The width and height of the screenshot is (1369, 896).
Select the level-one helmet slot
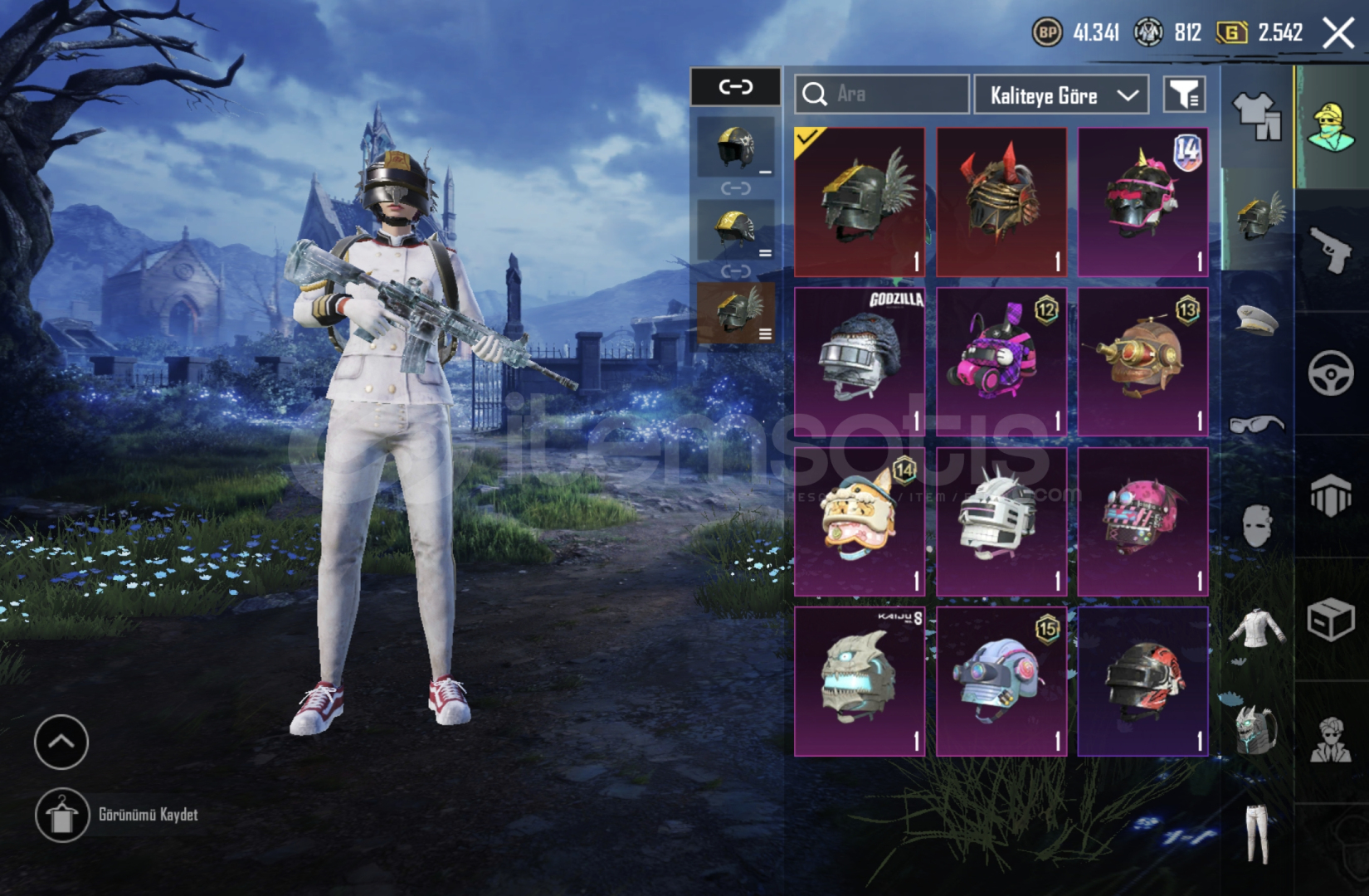[x=735, y=147]
